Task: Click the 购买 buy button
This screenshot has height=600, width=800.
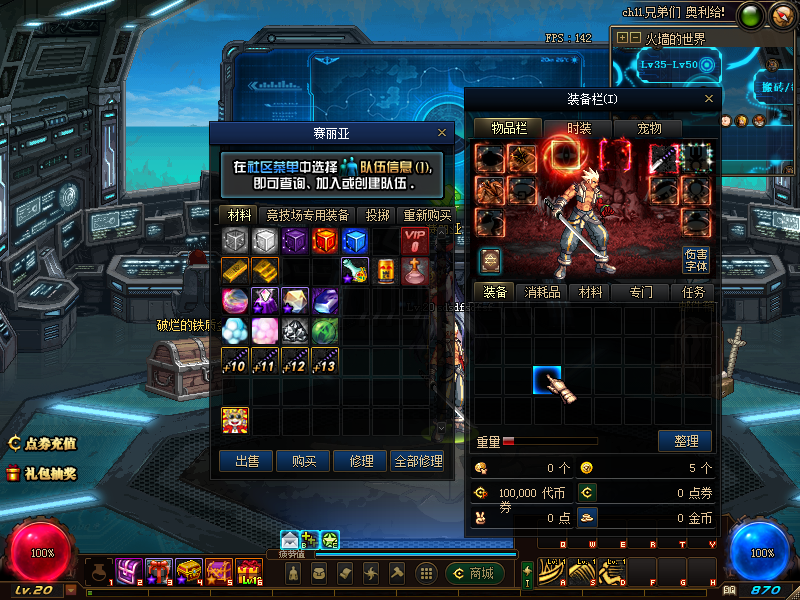Action: 303,461
